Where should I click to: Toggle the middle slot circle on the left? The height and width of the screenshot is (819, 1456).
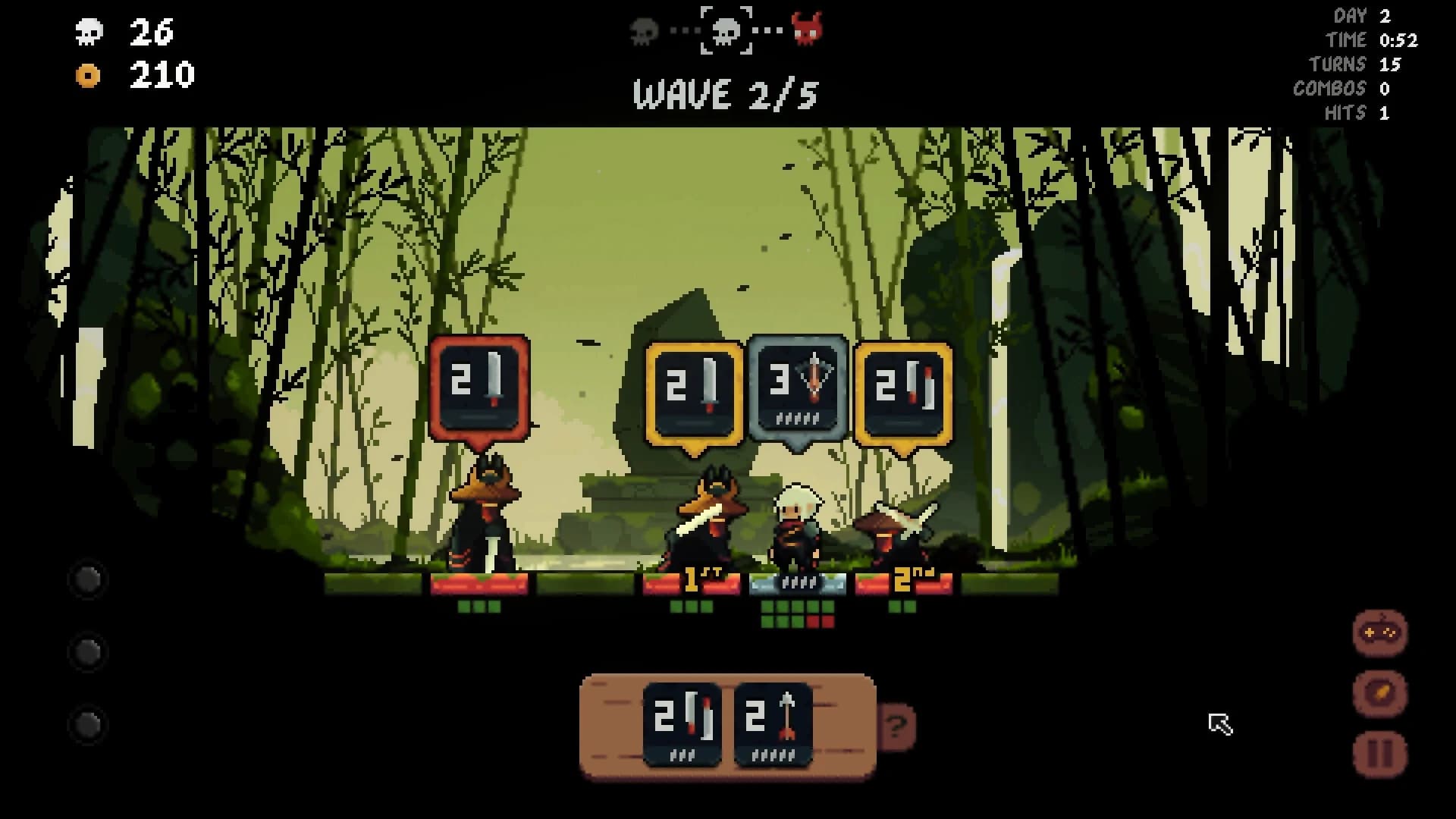pyautogui.click(x=86, y=651)
